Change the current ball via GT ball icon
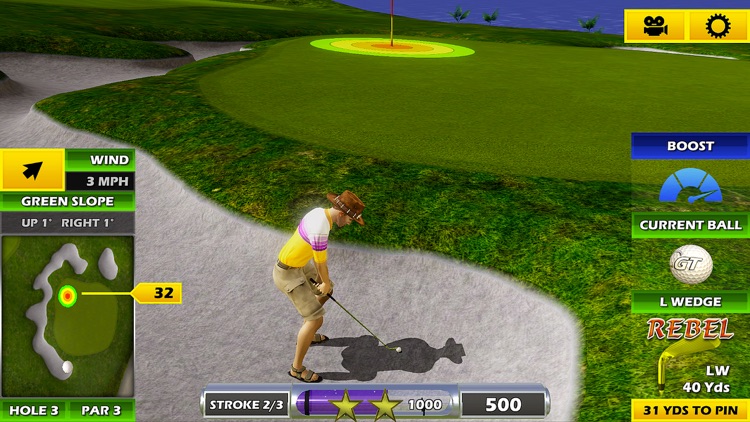Image resolution: width=750 pixels, height=422 pixels. (x=691, y=265)
